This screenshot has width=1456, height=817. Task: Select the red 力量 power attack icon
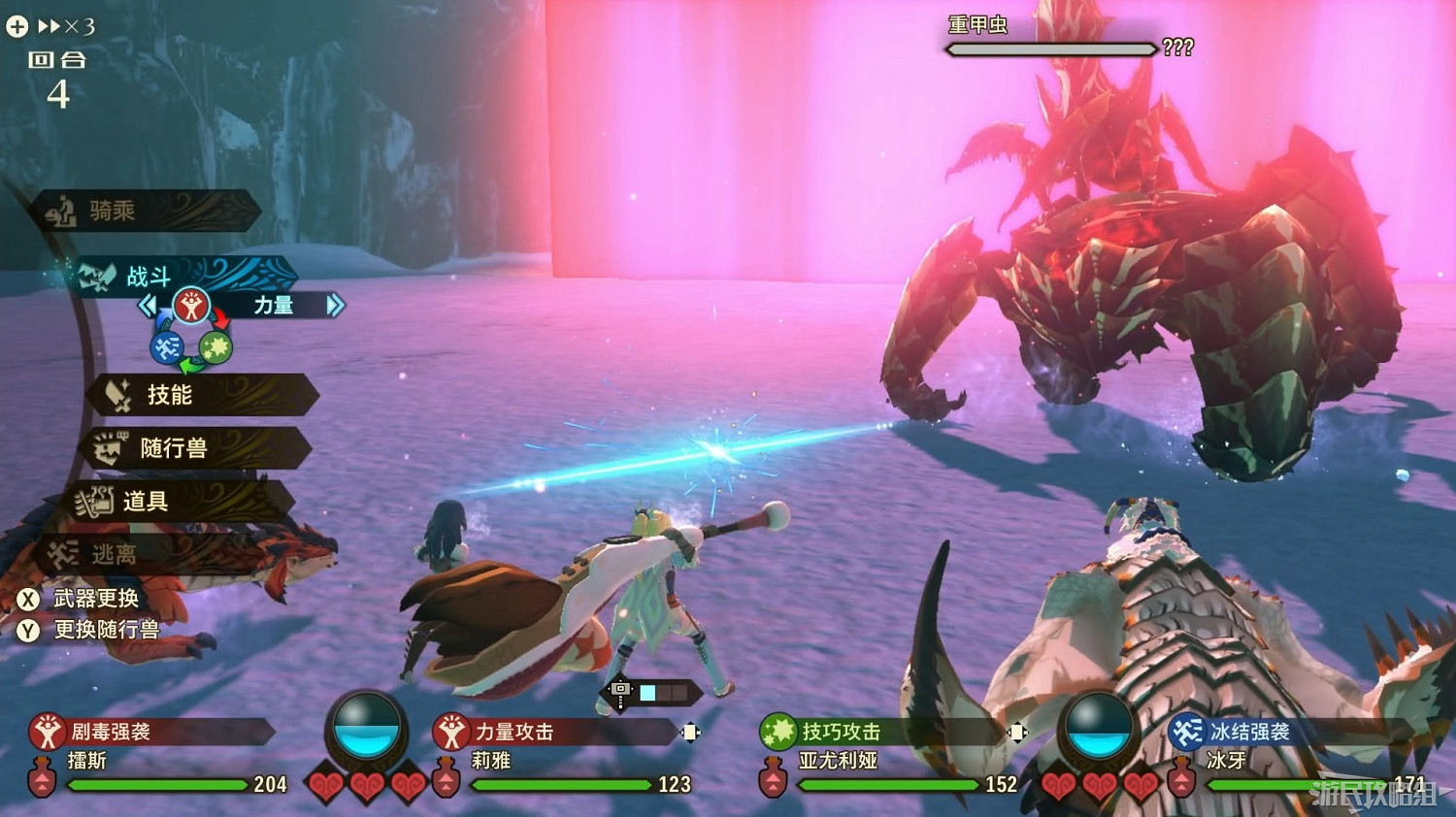point(193,306)
